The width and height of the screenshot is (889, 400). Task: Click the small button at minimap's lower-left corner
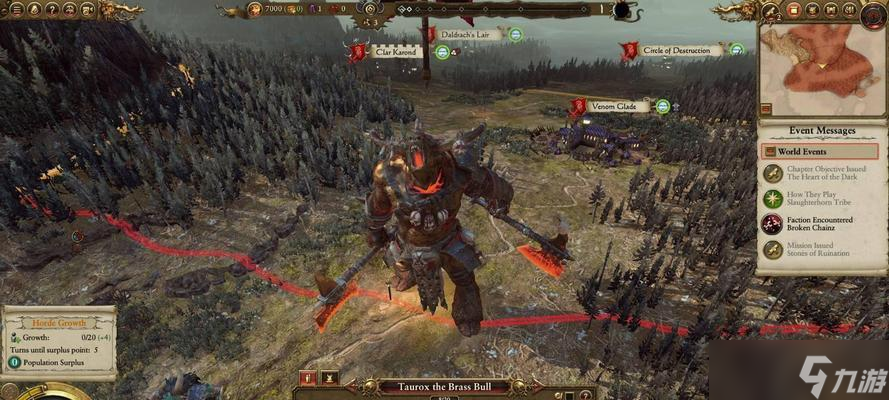(766, 109)
